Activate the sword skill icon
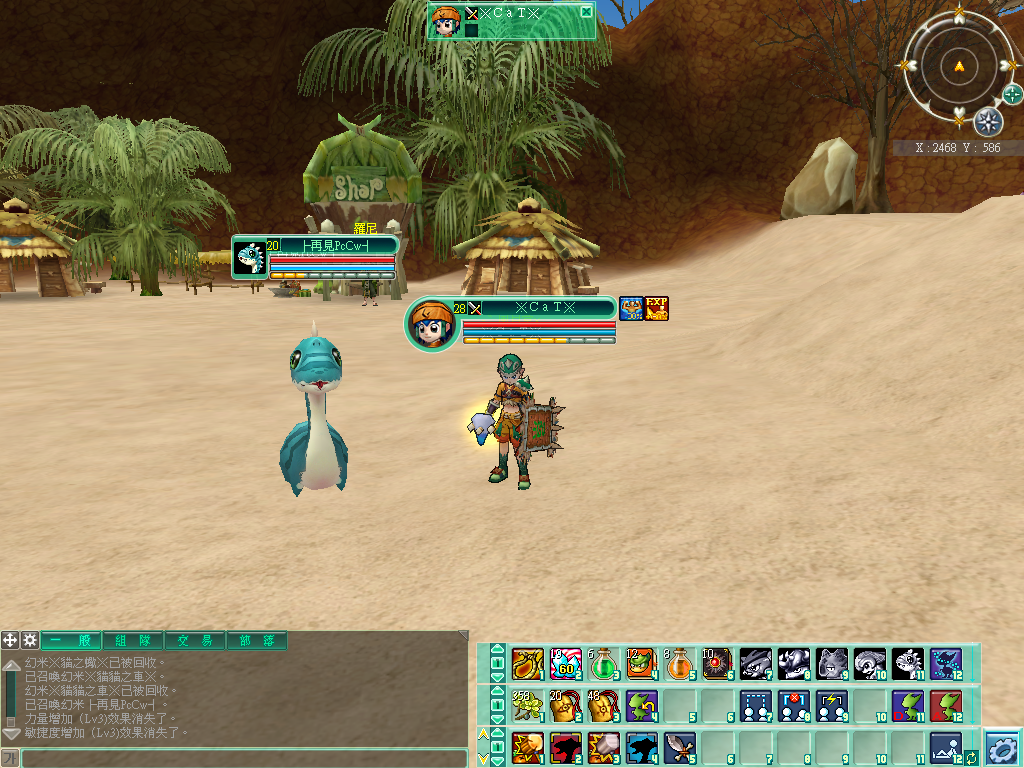The image size is (1024, 768). 680,746
